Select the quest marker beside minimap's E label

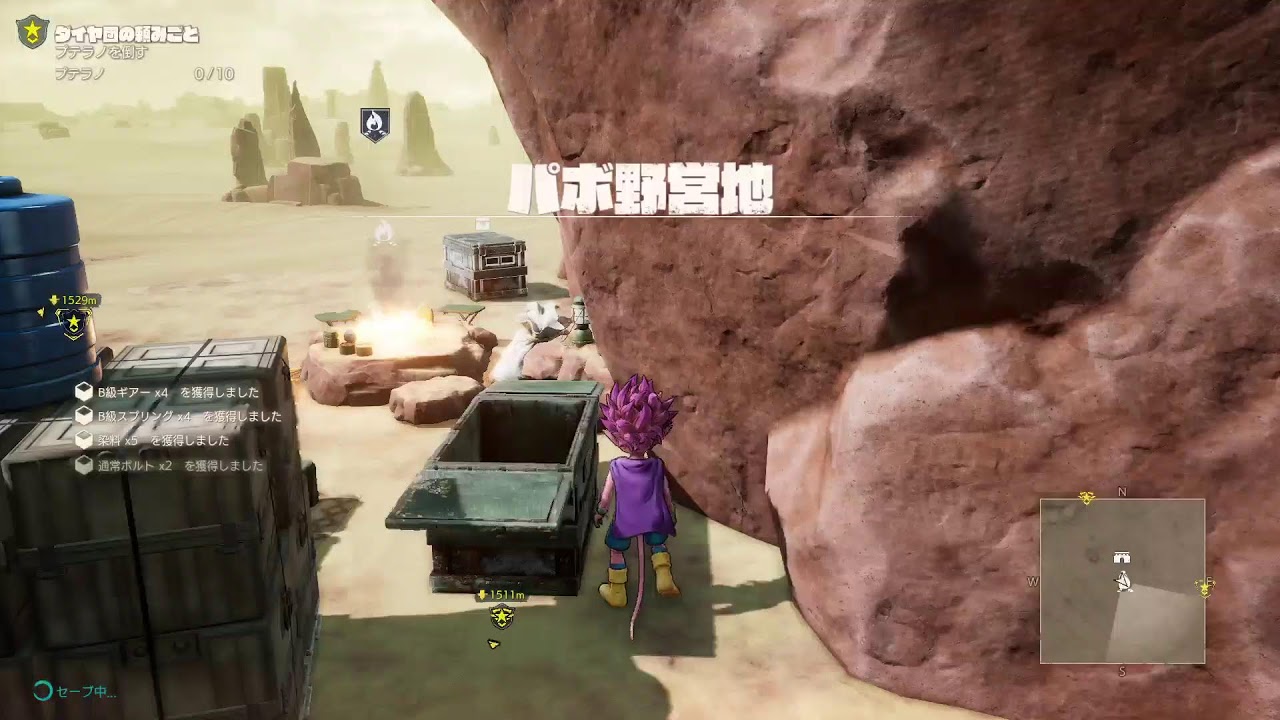click(1204, 588)
